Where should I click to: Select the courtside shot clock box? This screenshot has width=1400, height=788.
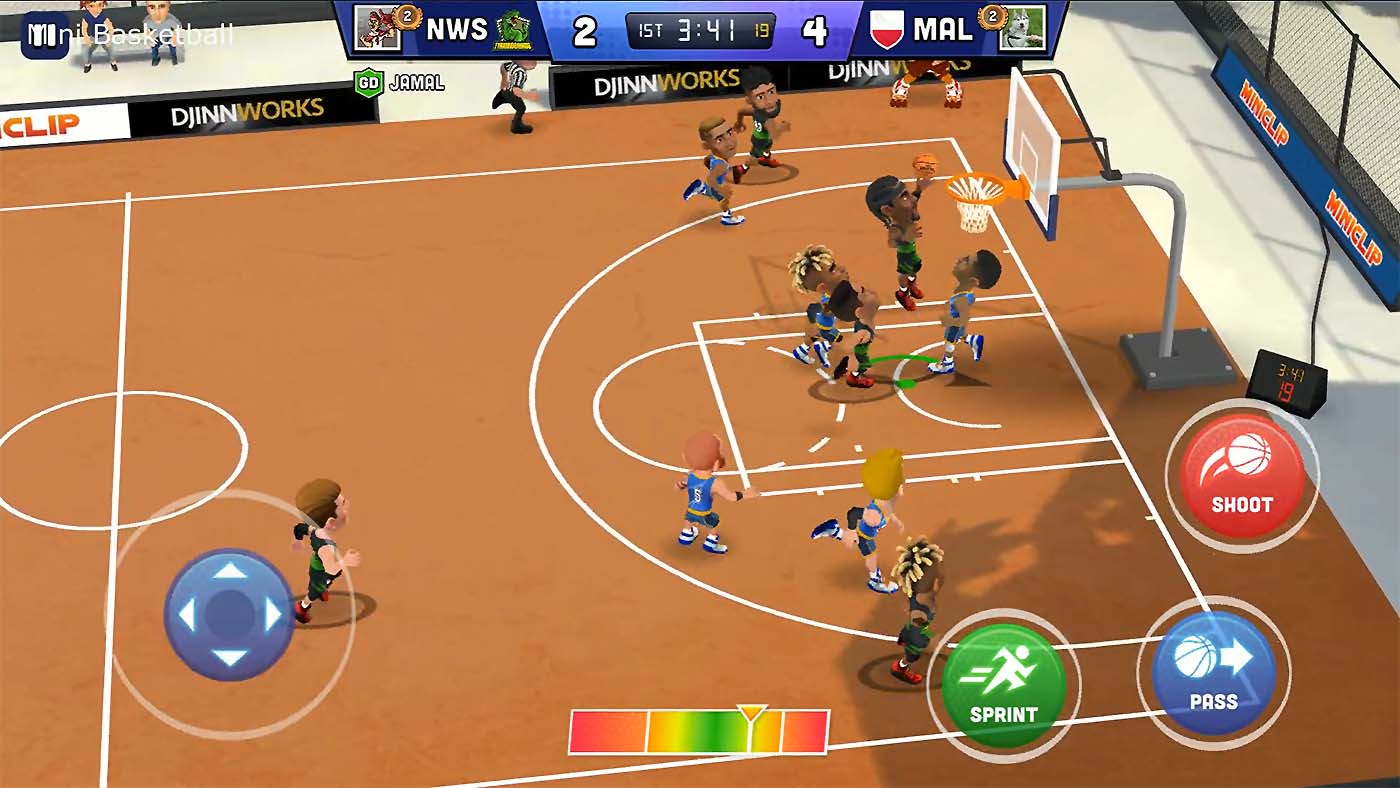click(x=1290, y=382)
